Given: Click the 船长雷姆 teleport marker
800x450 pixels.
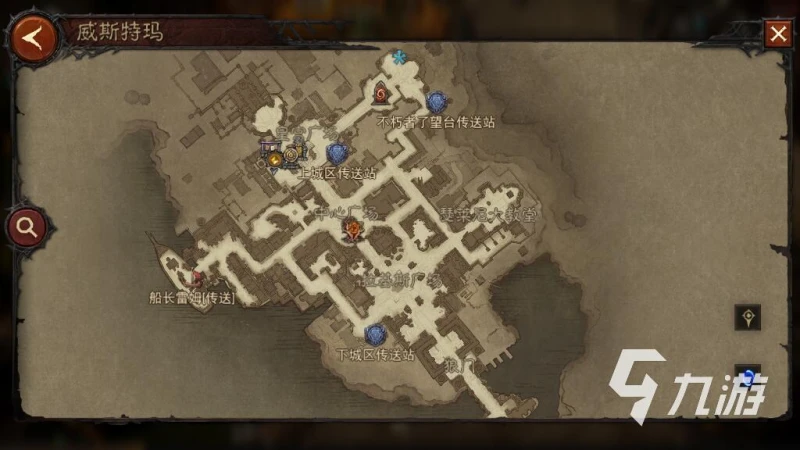Looking at the screenshot, I should click(x=197, y=279).
